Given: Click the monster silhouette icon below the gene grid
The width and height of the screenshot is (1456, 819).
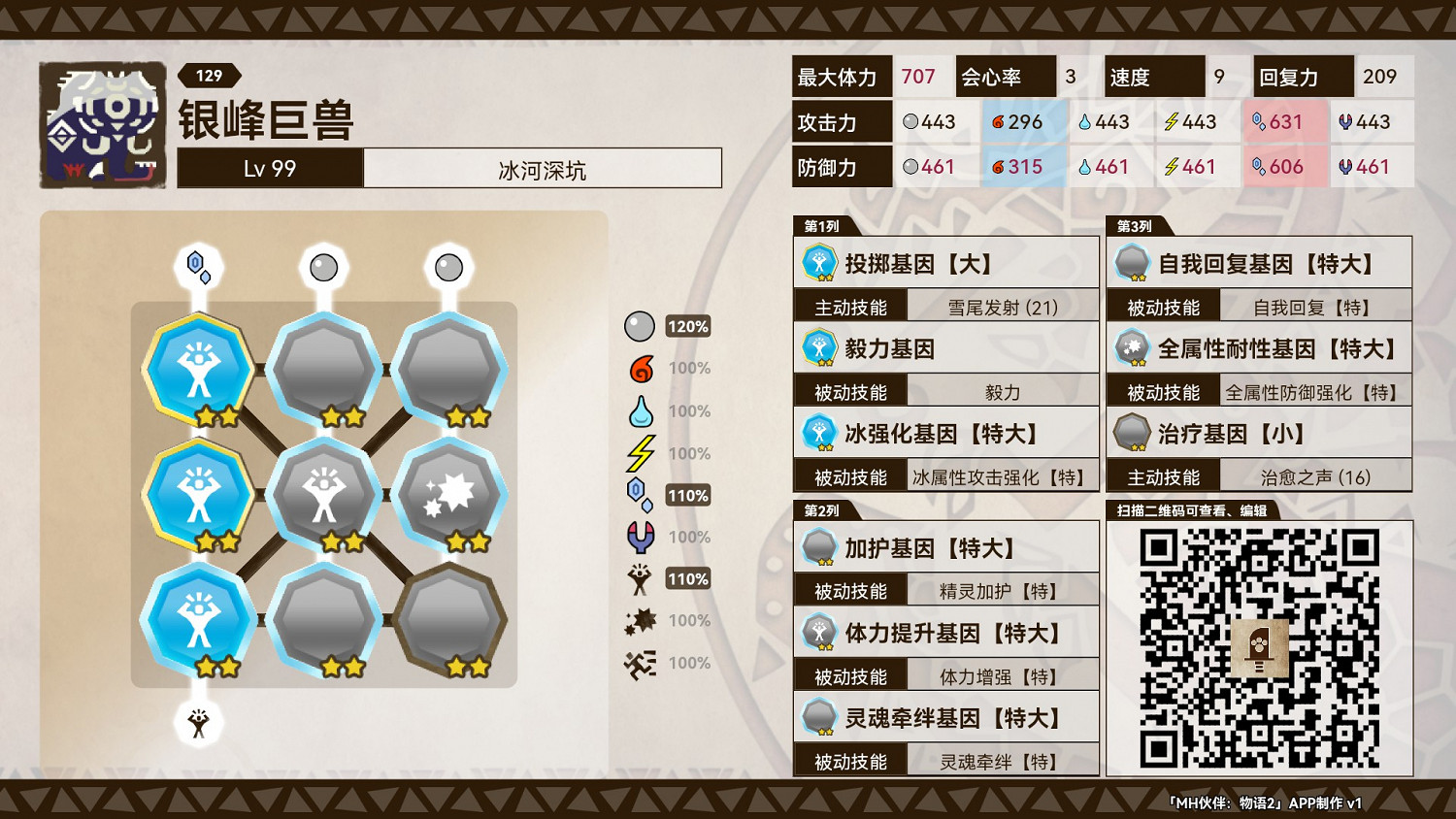Looking at the screenshot, I should click(x=199, y=724).
